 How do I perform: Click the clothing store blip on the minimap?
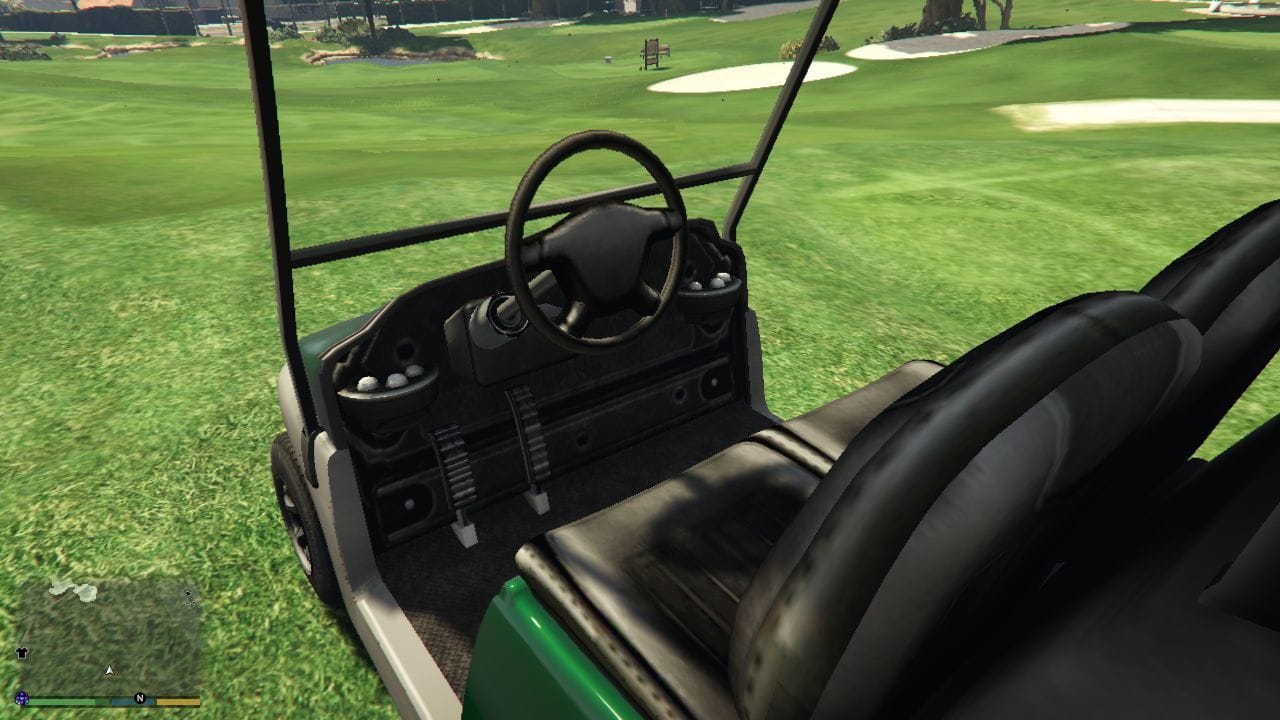(22, 653)
